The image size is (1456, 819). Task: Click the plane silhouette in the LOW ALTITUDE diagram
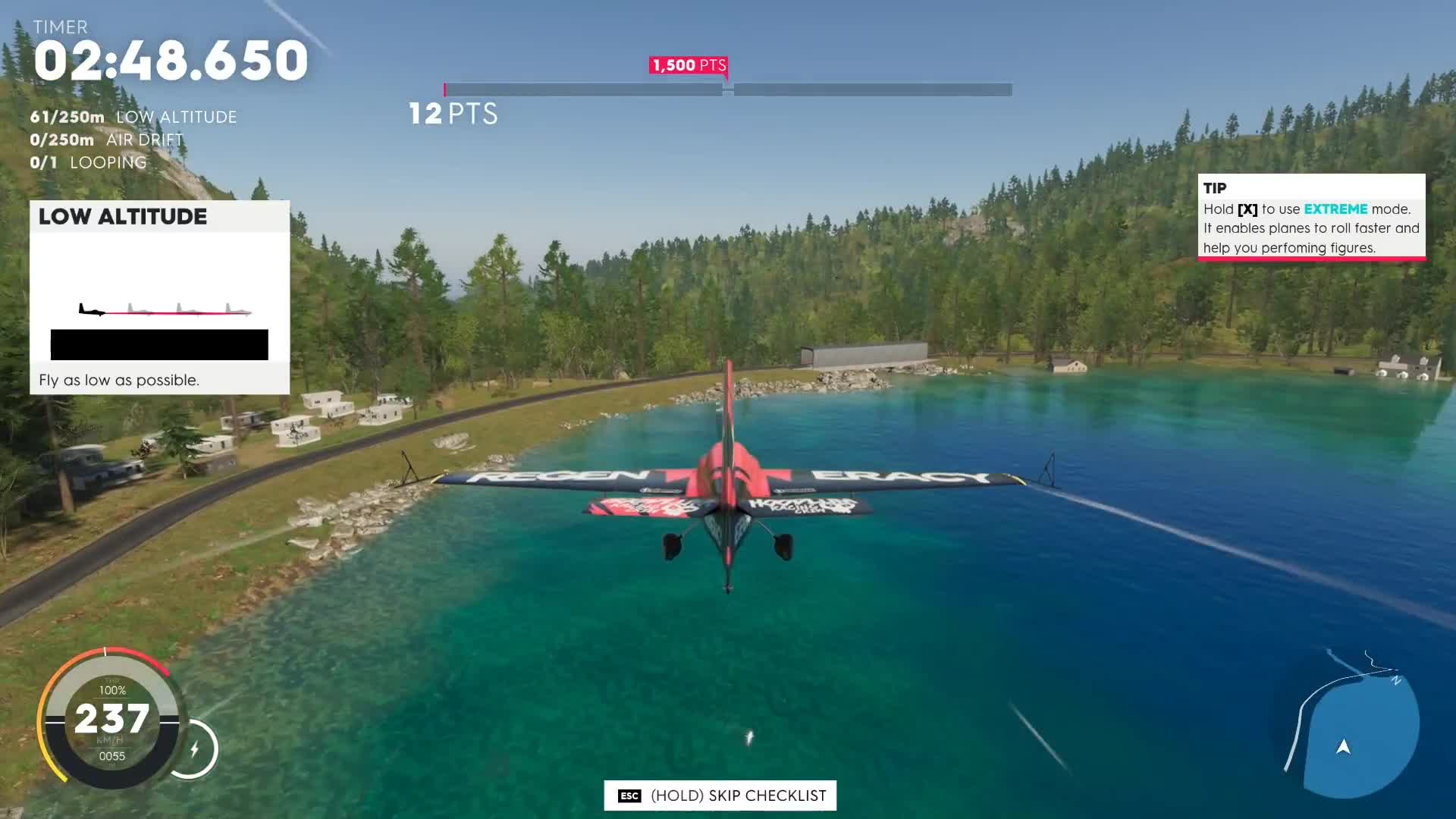[91, 309]
